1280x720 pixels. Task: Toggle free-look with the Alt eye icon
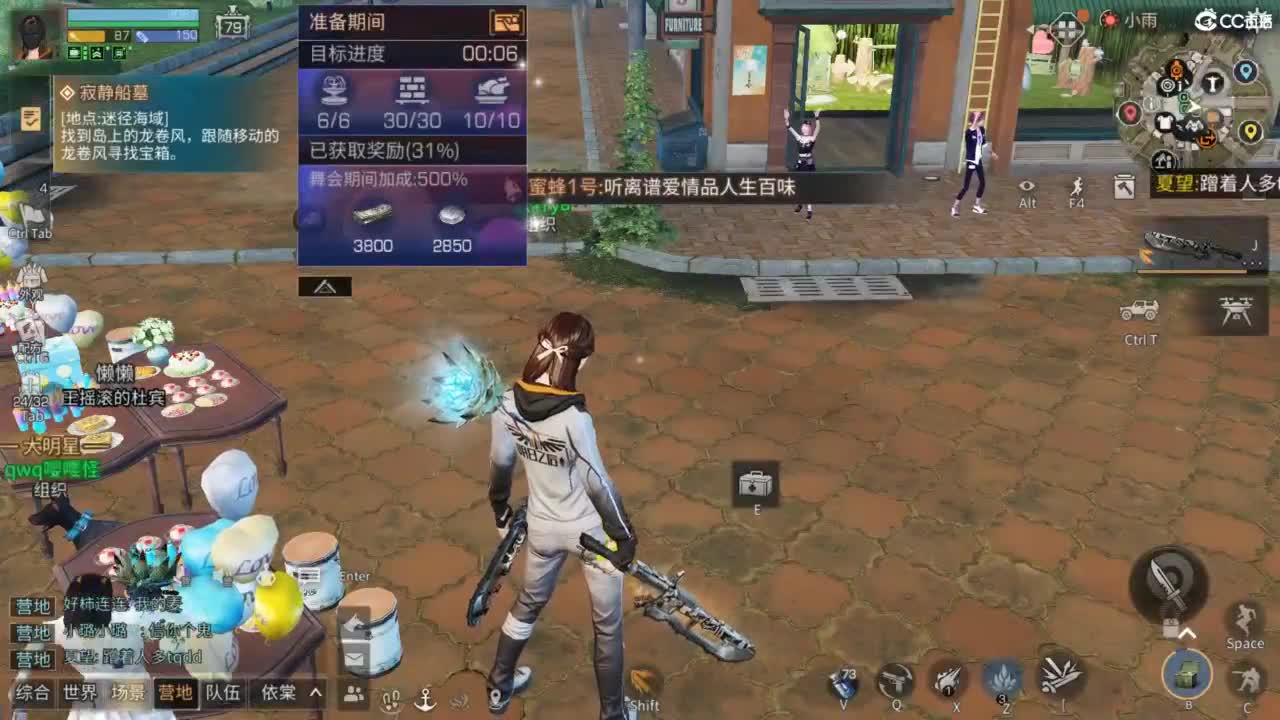(x=1024, y=186)
